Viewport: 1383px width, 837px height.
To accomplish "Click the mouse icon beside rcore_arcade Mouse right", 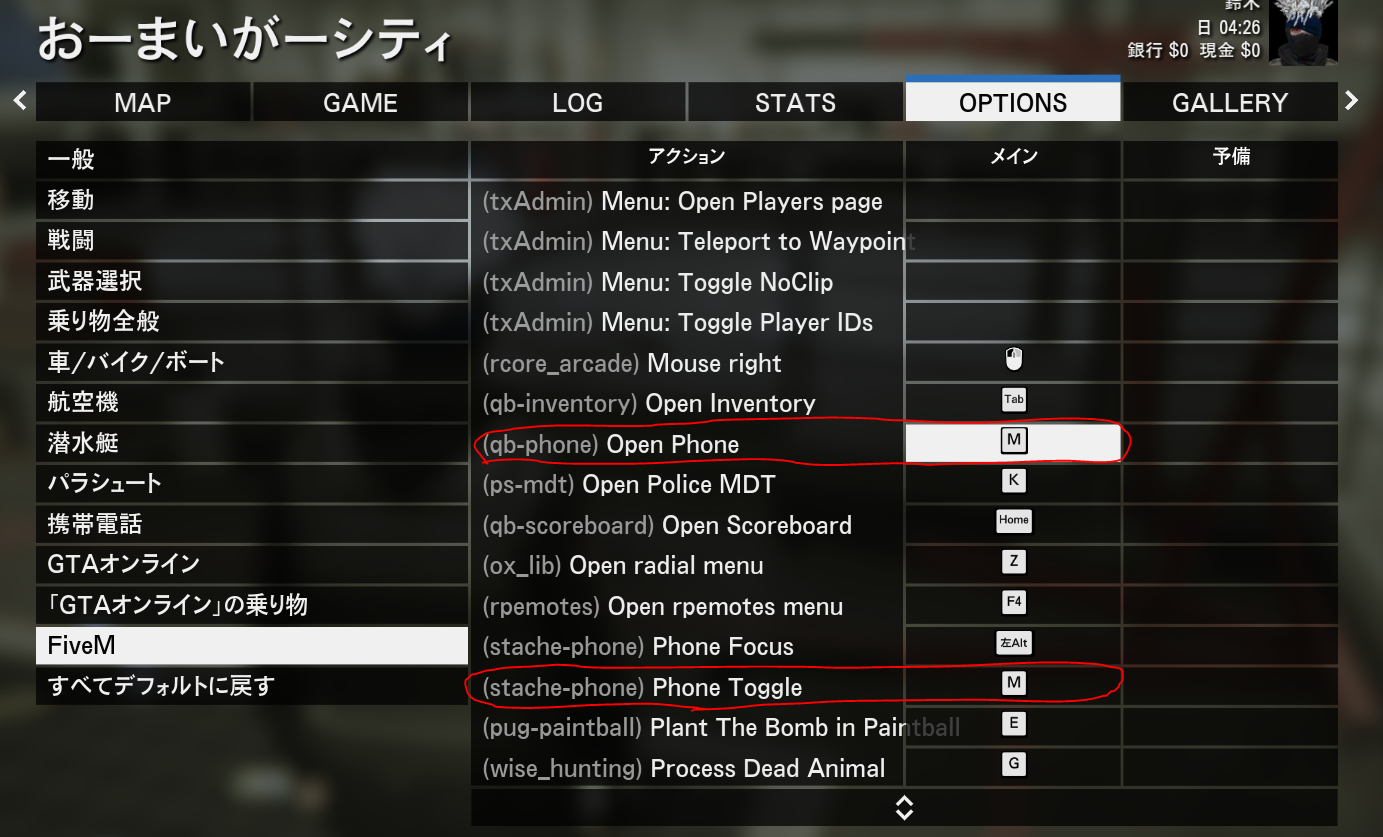I will (1013, 359).
